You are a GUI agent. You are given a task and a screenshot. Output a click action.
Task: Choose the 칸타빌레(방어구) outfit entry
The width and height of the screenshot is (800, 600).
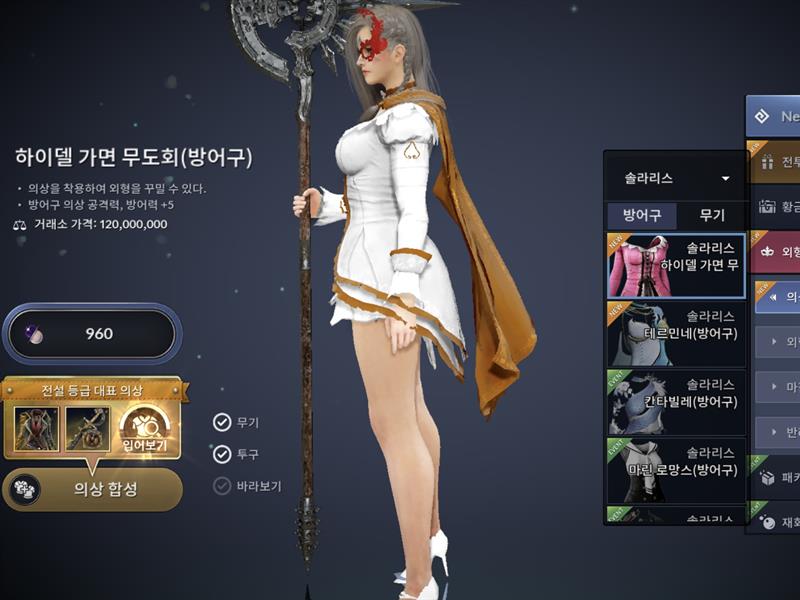click(675, 401)
